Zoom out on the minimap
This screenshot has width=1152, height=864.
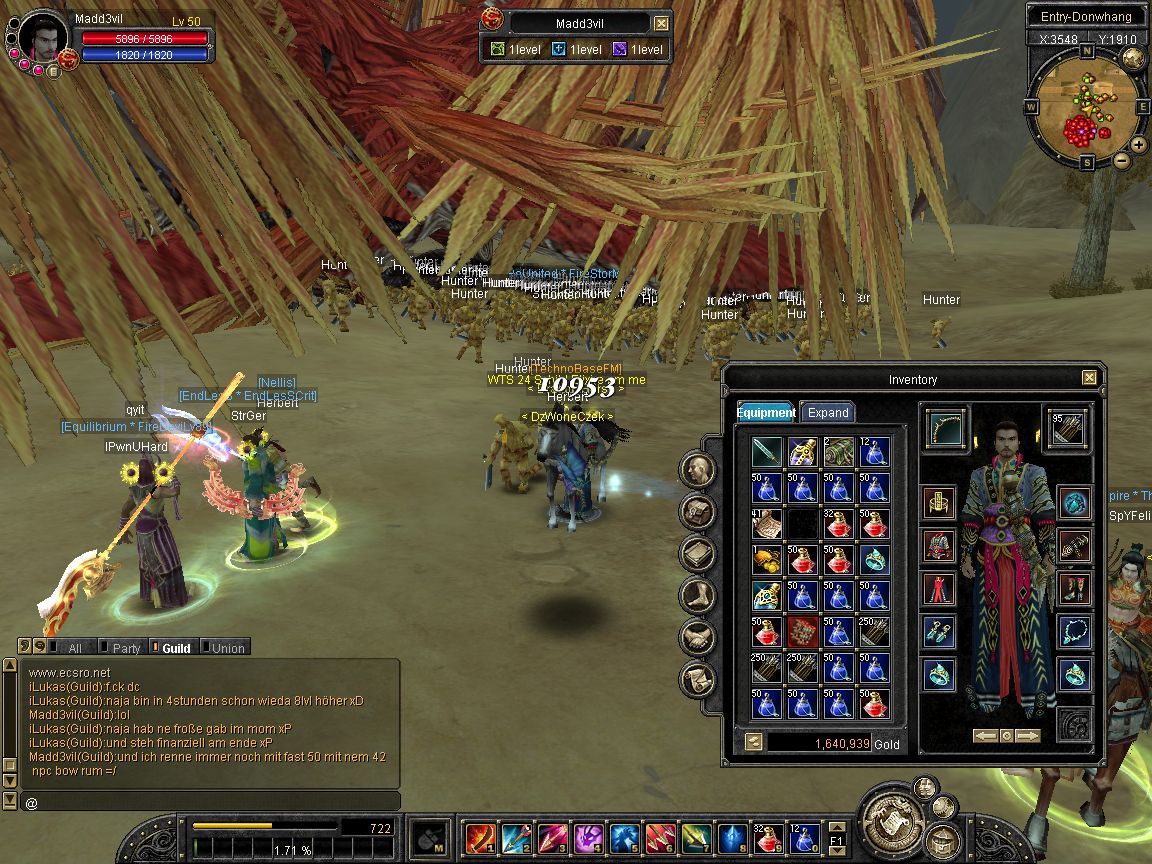1122,160
